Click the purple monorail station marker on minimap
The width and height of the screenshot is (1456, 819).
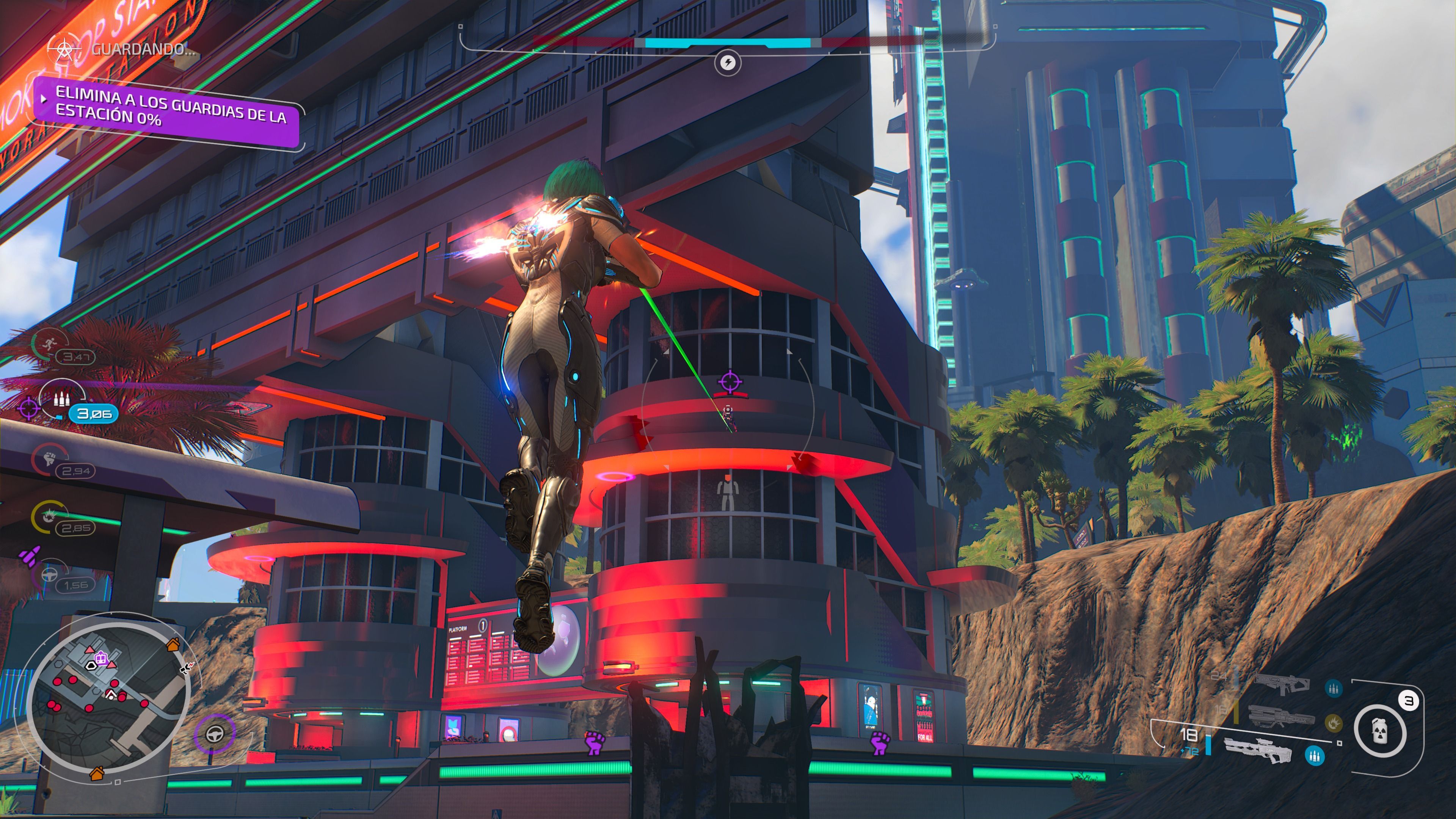tap(102, 658)
